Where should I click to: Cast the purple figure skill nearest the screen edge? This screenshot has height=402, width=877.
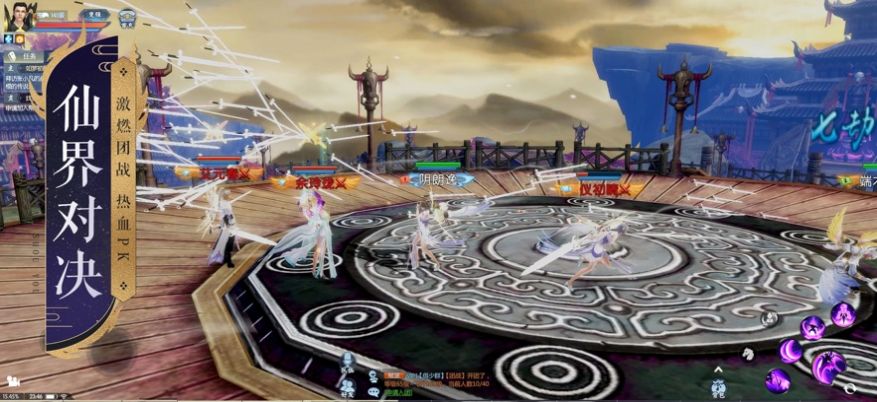[843, 314]
